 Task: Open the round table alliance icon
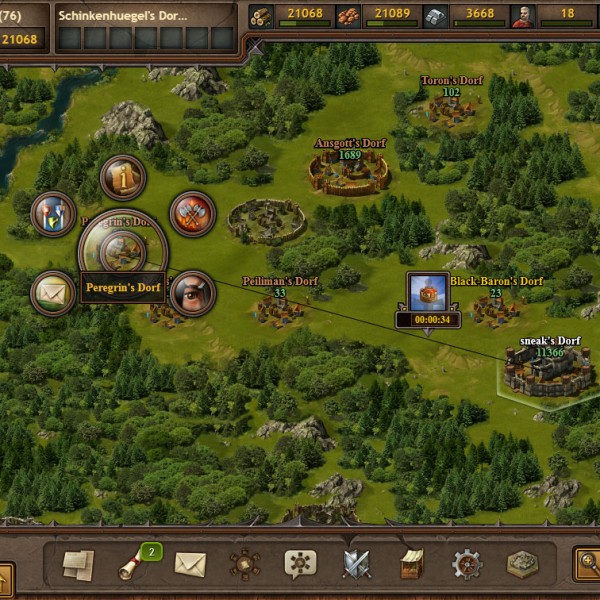pyautogui.click(x=245, y=565)
